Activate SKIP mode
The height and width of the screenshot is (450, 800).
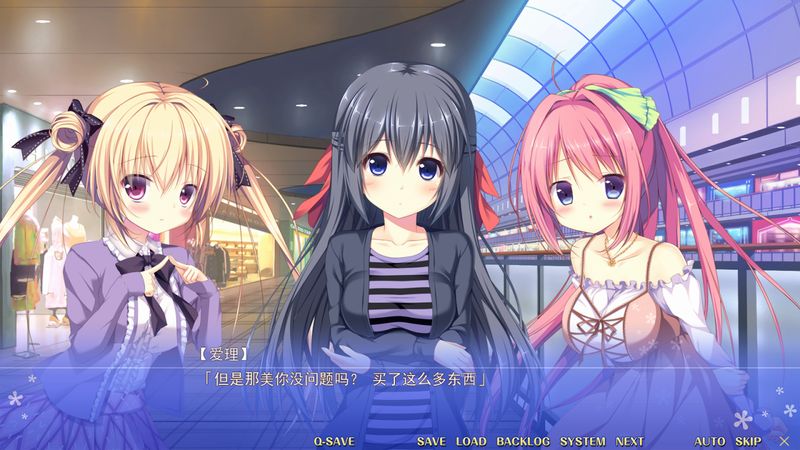748,441
